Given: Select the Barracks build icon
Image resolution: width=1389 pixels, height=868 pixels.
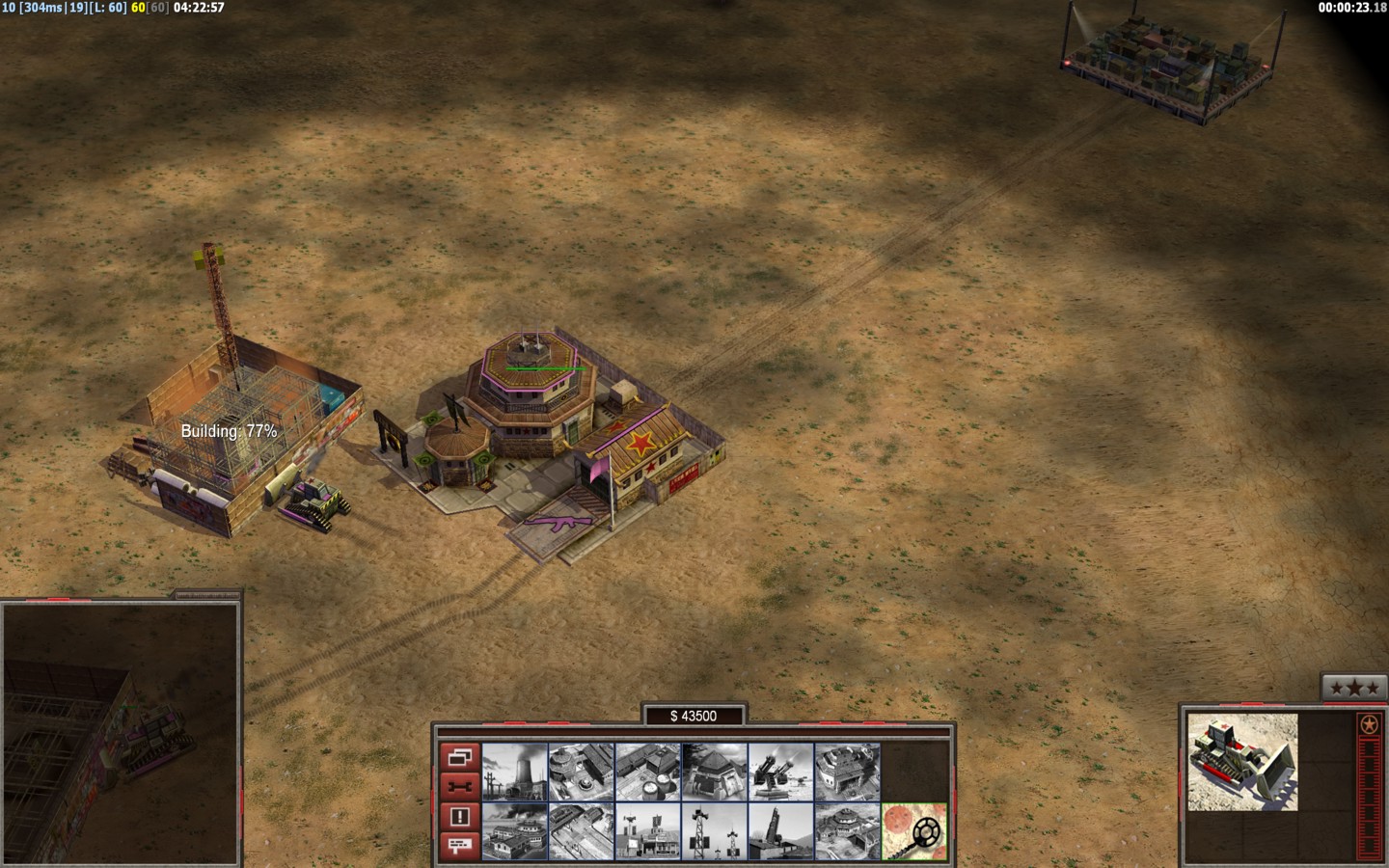Looking at the screenshot, I should tap(582, 771).
